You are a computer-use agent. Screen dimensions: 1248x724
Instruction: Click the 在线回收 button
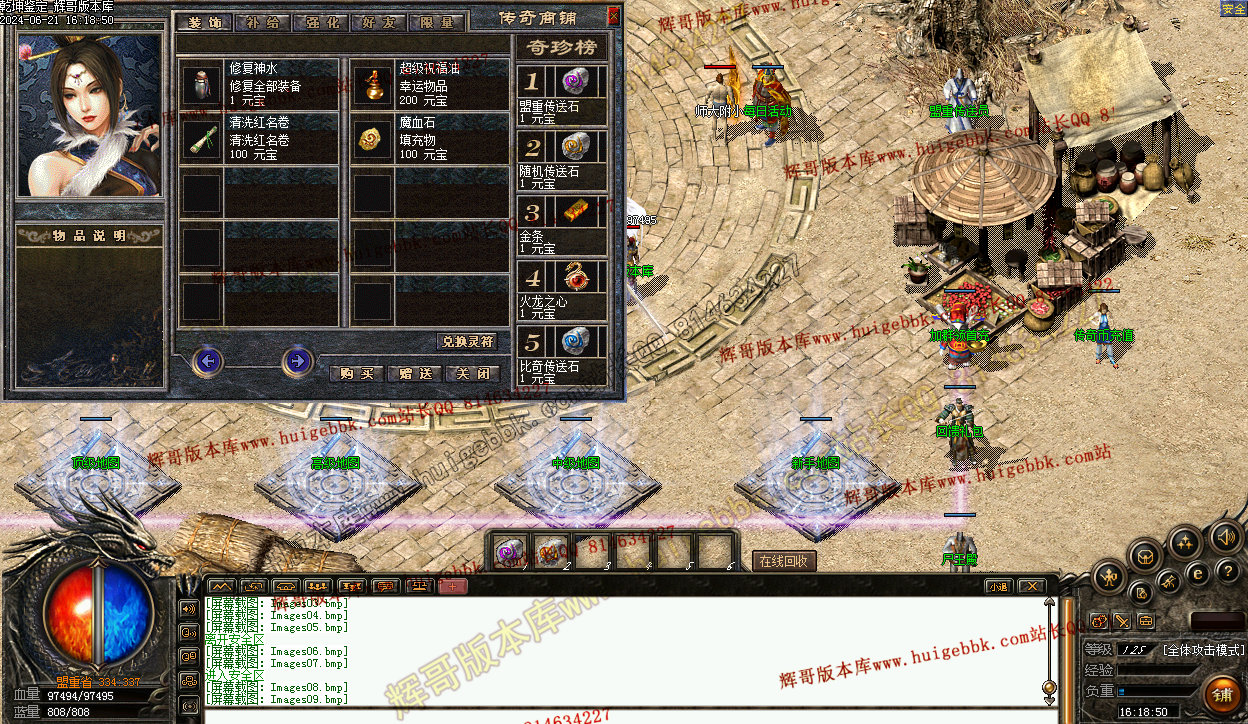click(784, 561)
